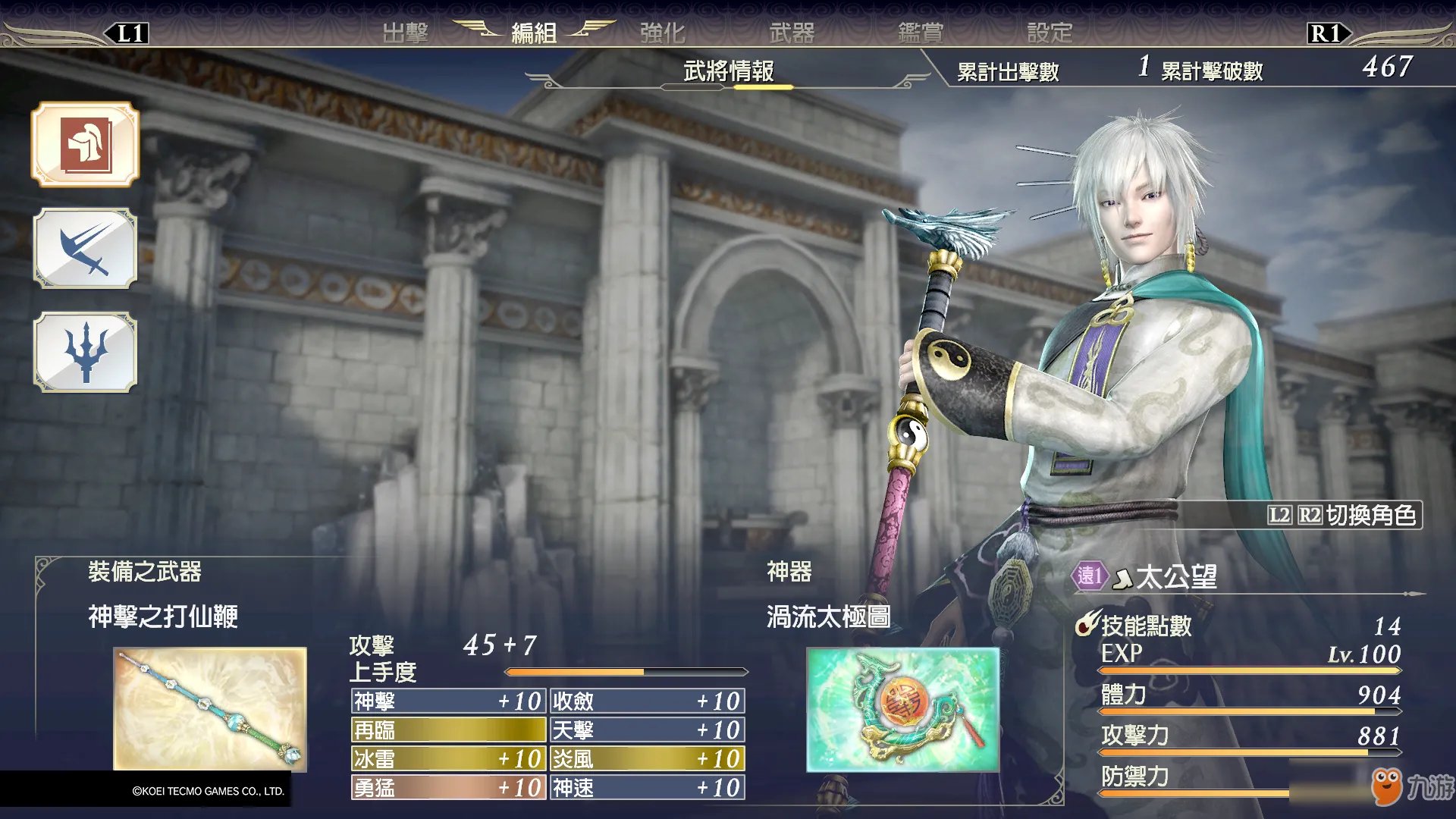Click the 神速 weapon attribute slot

pyautogui.click(x=647, y=787)
